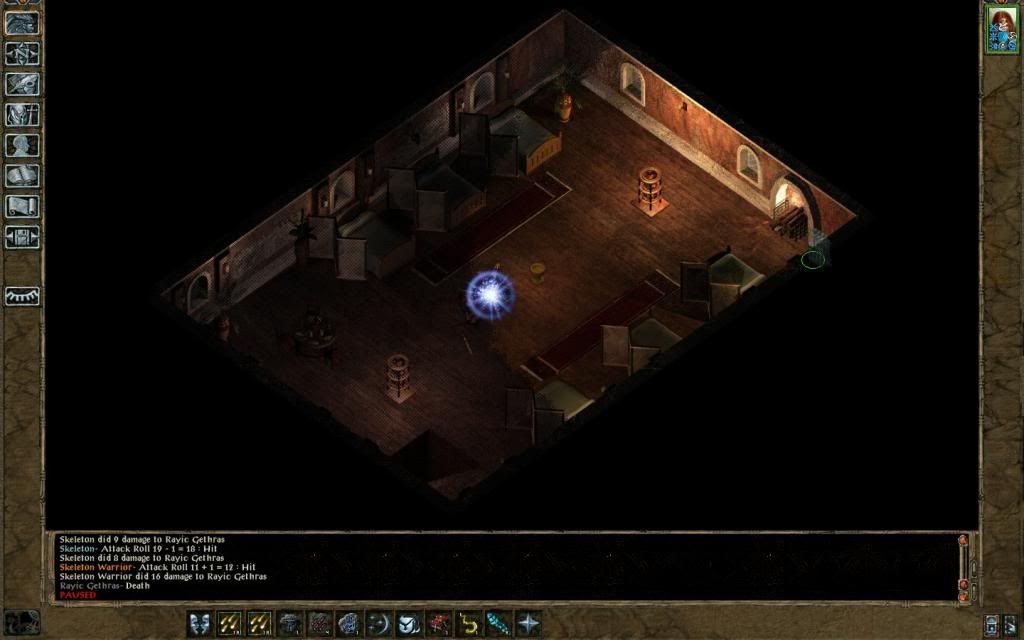1024x640 pixels.
Task: Open the area map from sidebar
Action: [x=22, y=53]
